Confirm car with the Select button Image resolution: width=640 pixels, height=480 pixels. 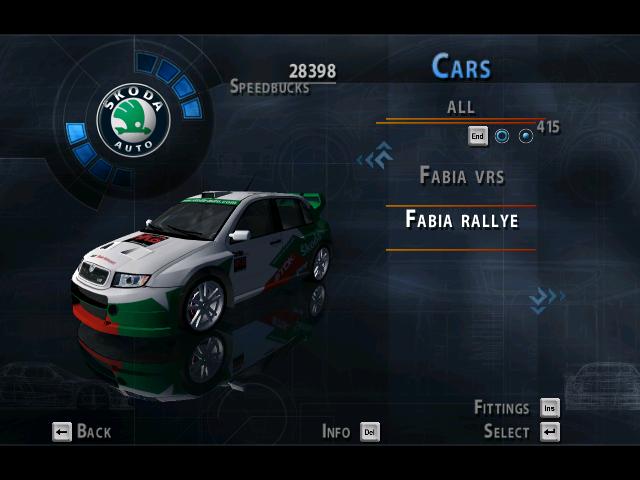(x=521, y=432)
